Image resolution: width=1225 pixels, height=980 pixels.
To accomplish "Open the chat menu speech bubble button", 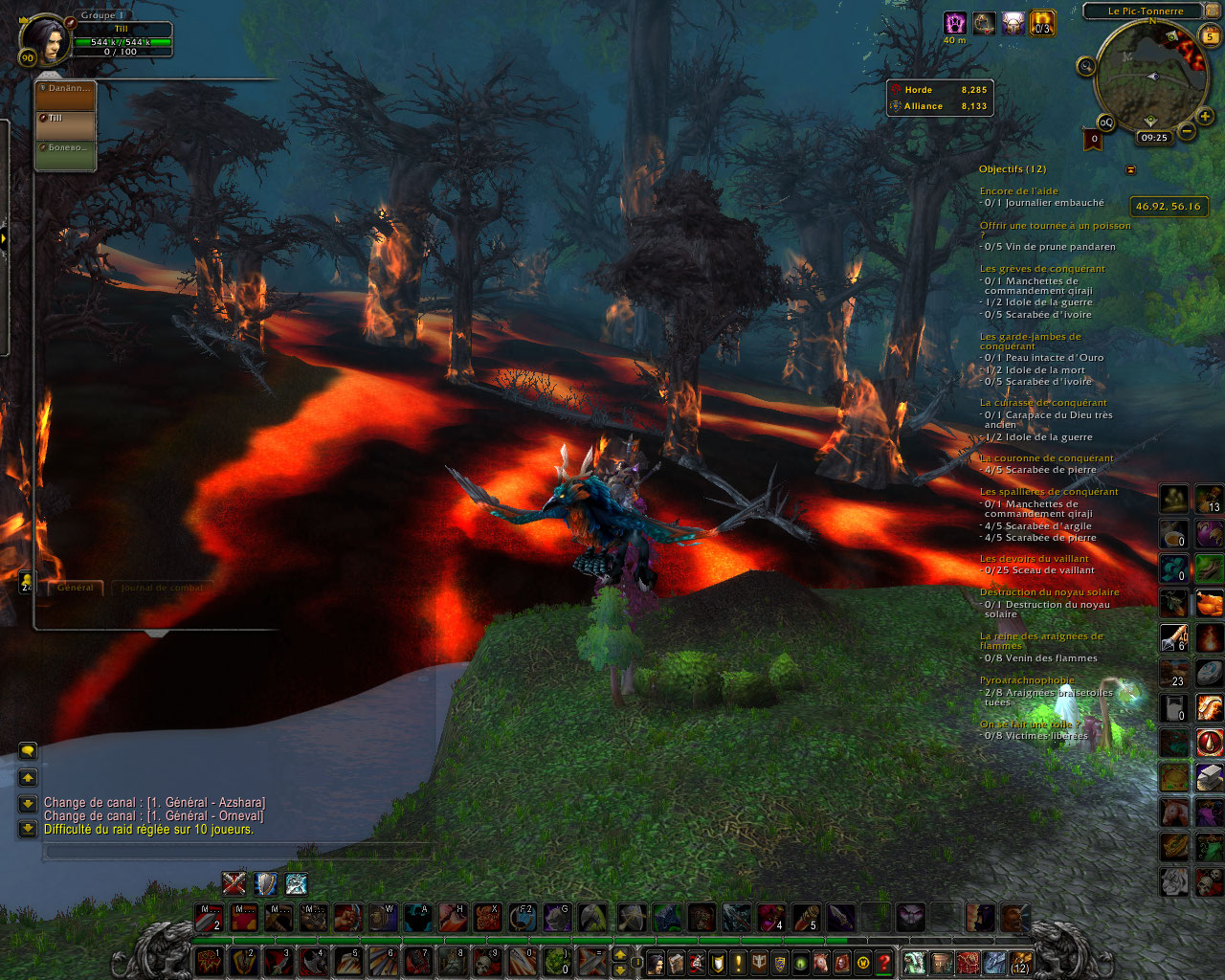I will (x=28, y=751).
